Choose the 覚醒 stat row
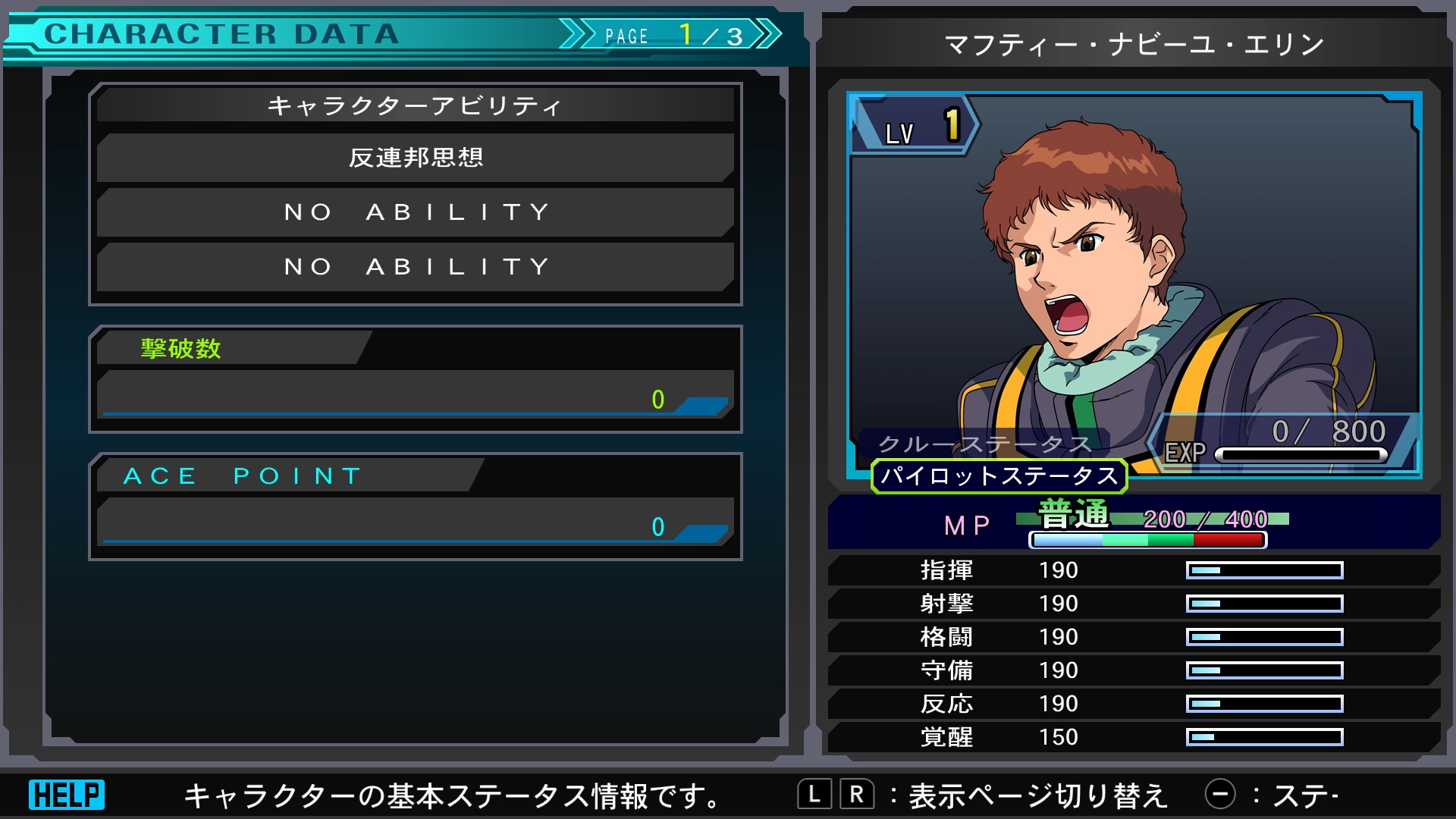The width and height of the screenshot is (1456, 819). coord(1133,737)
